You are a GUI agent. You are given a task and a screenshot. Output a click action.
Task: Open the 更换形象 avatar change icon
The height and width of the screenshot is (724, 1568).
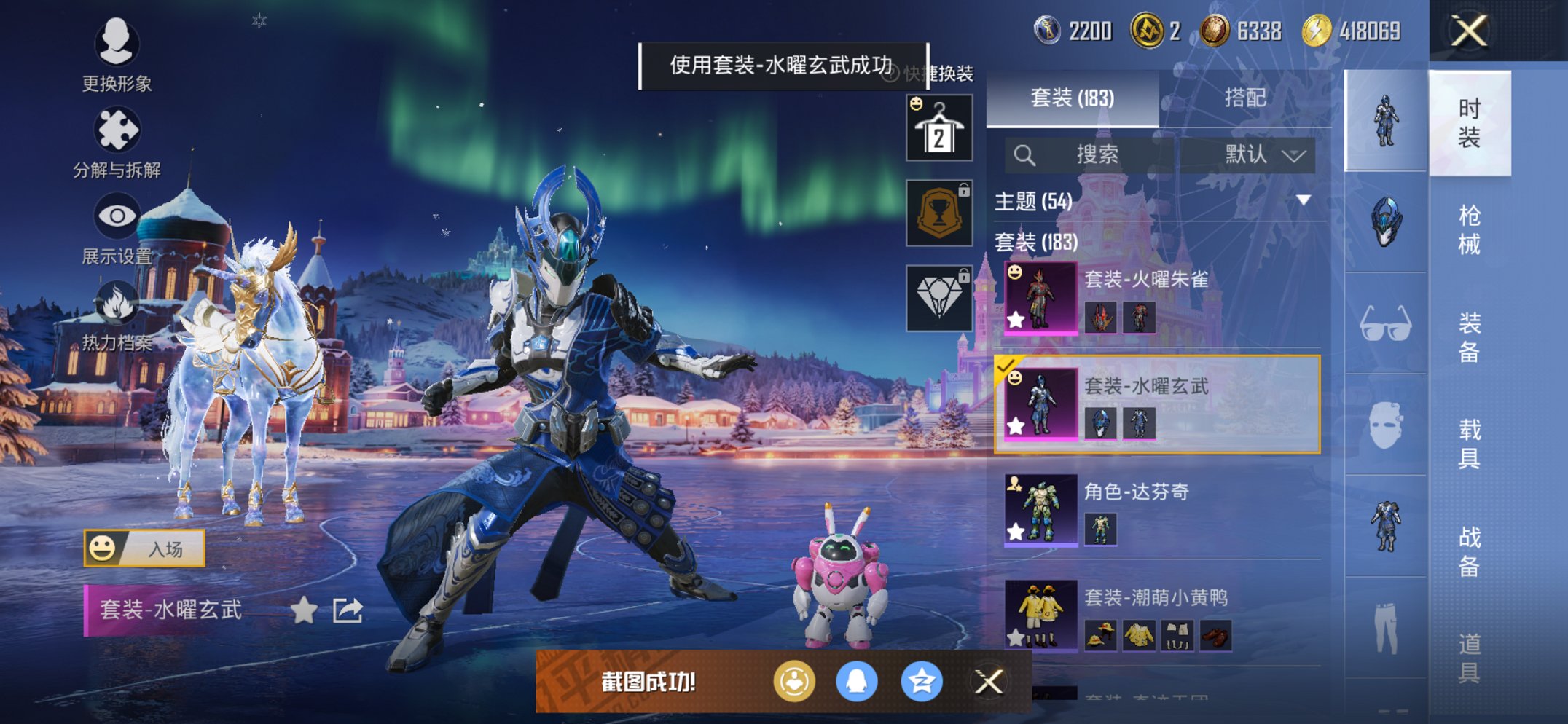pyautogui.click(x=119, y=45)
